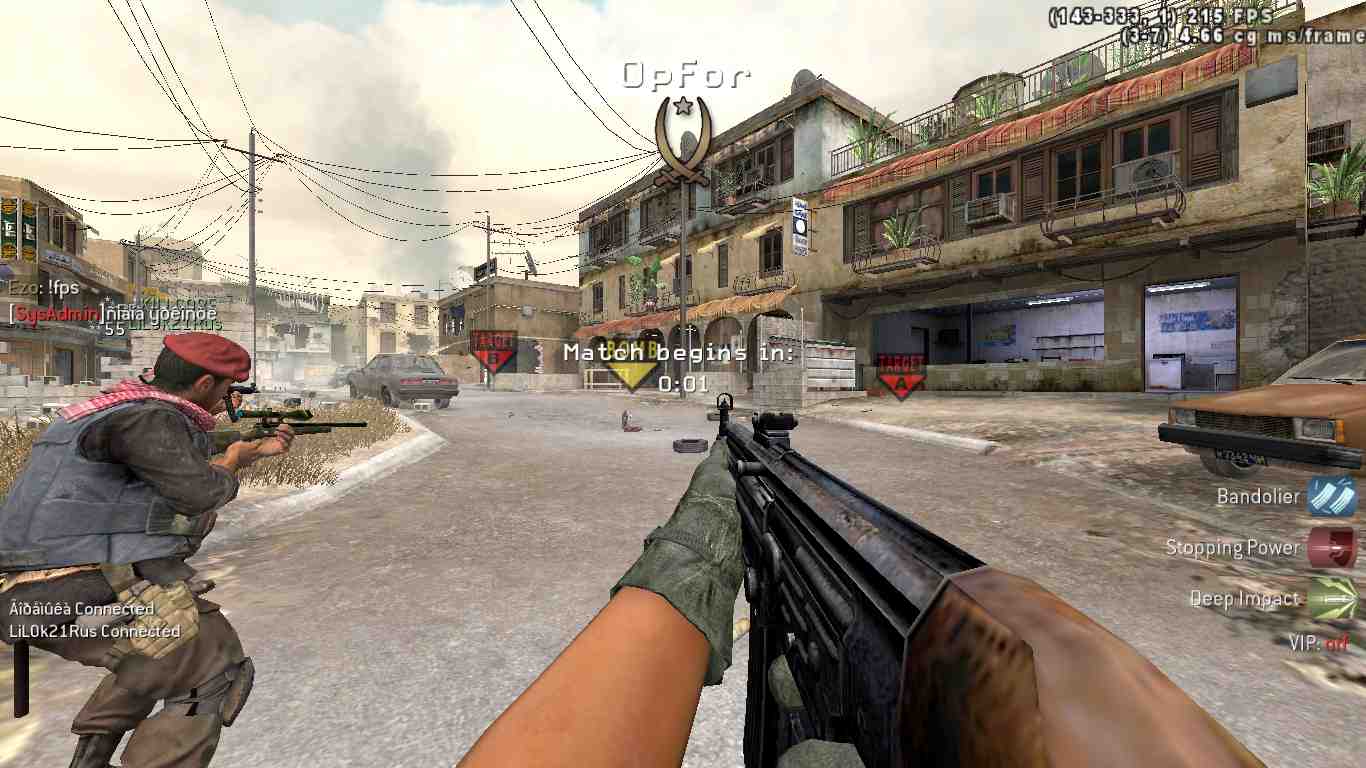This screenshot has height=768, width=1366.
Task: Click the yellow Bomb objective marker
Action: (627, 366)
